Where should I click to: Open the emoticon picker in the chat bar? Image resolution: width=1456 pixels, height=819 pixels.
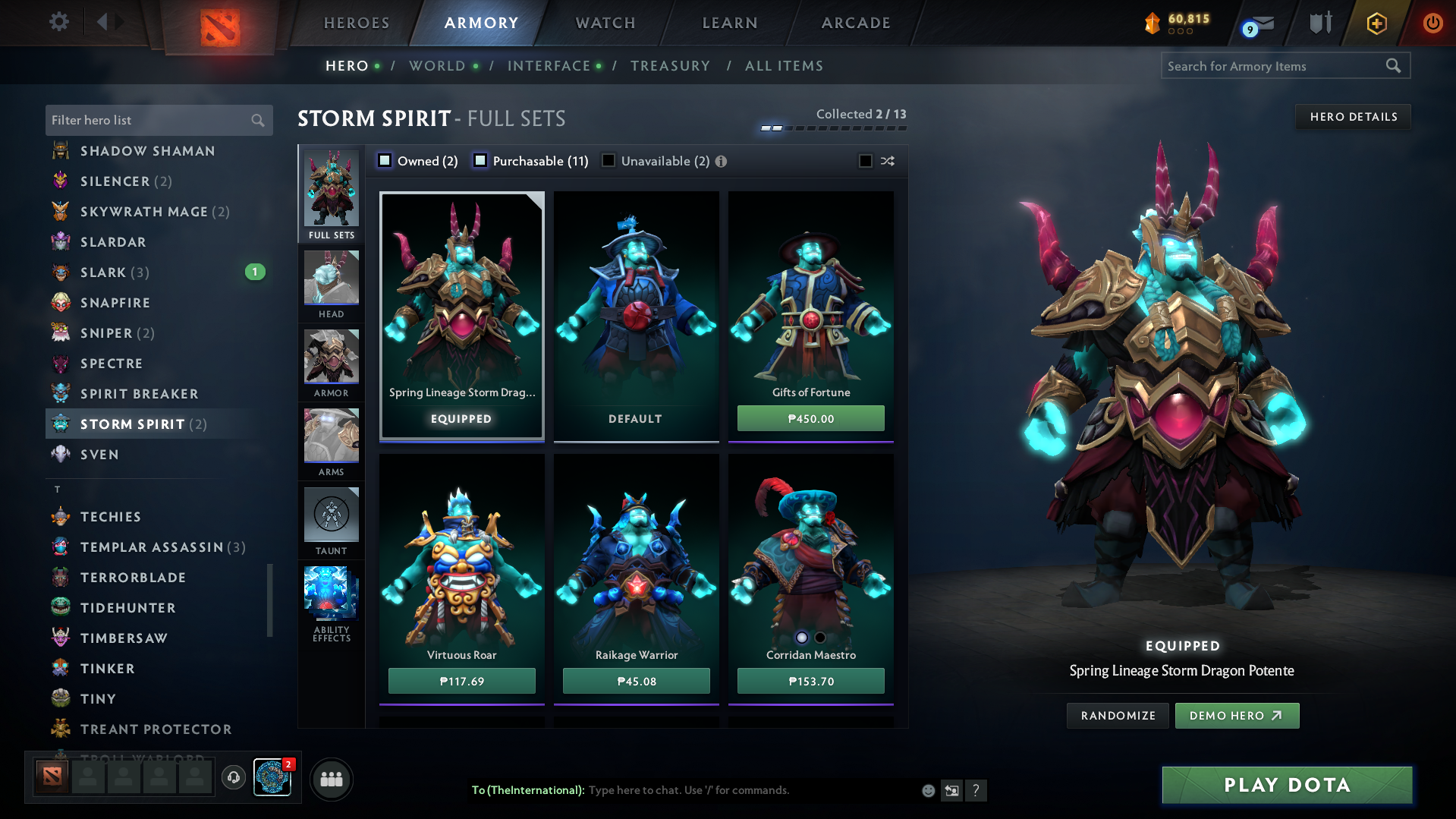[927, 790]
